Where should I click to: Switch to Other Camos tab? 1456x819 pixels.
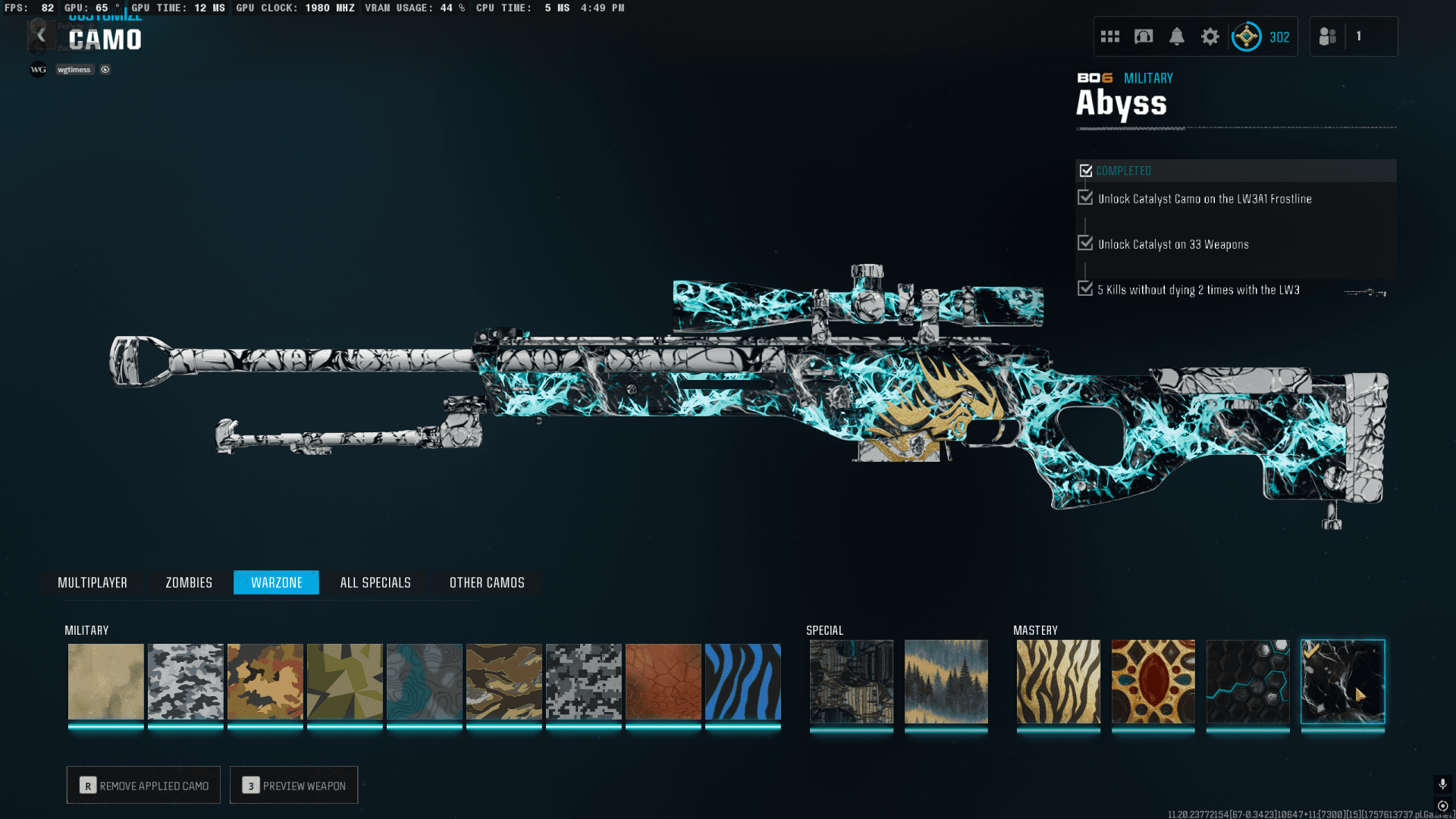click(487, 582)
